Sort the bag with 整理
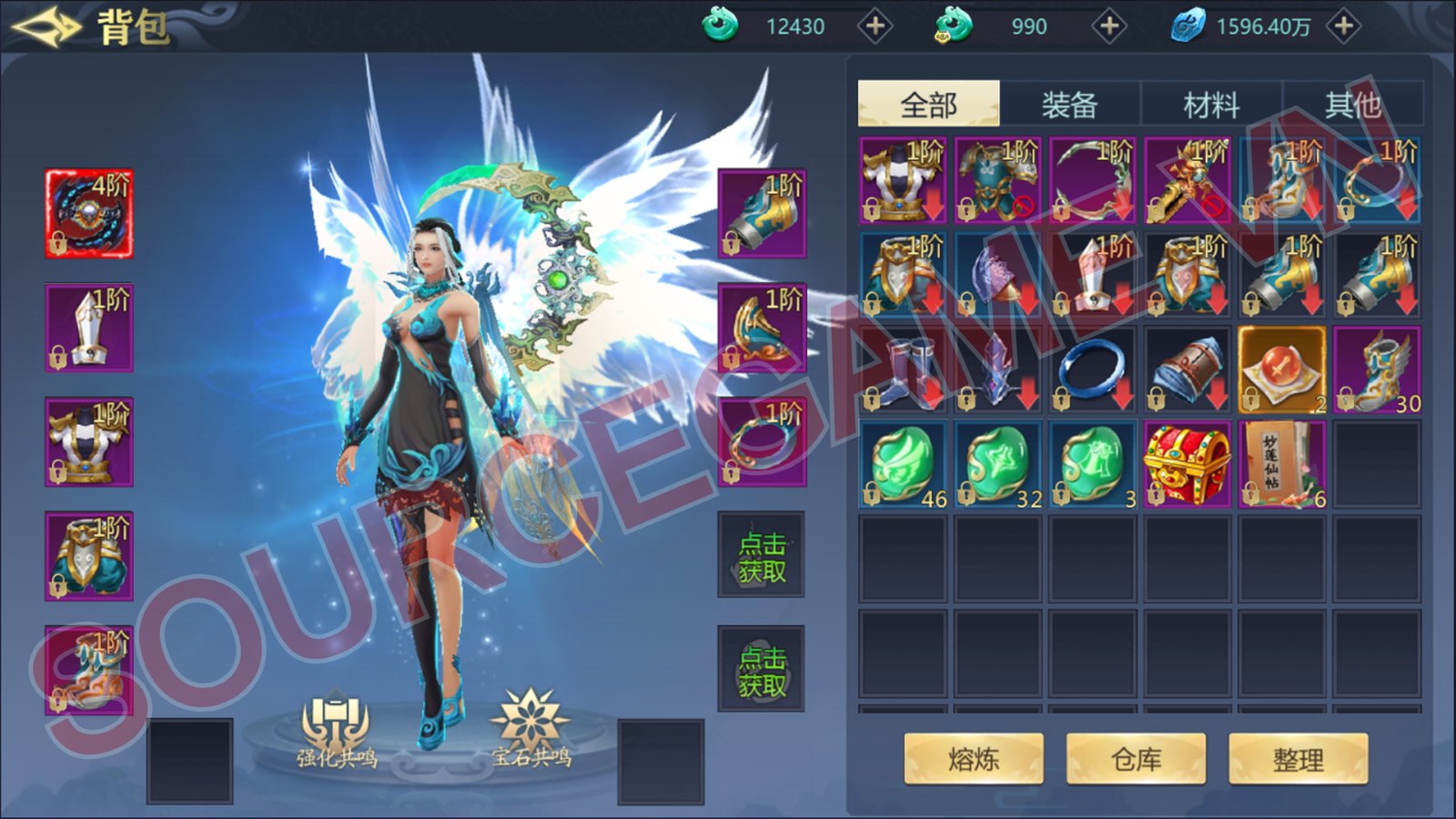This screenshot has width=1456, height=819. coord(1298,759)
